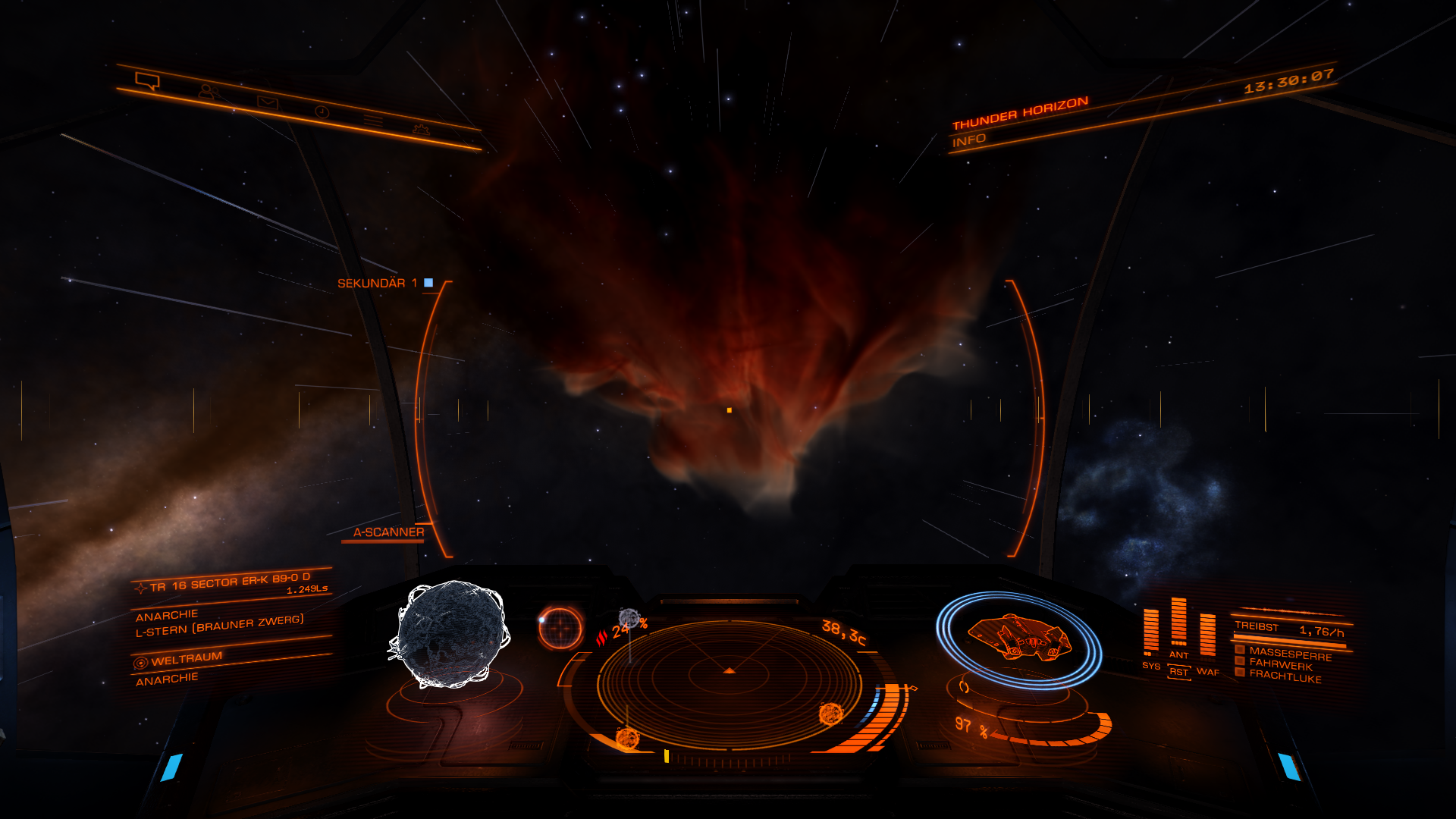Image resolution: width=1456 pixels, height=819 pixels.
Task: Click the round navigation compass
Action: 560,627
